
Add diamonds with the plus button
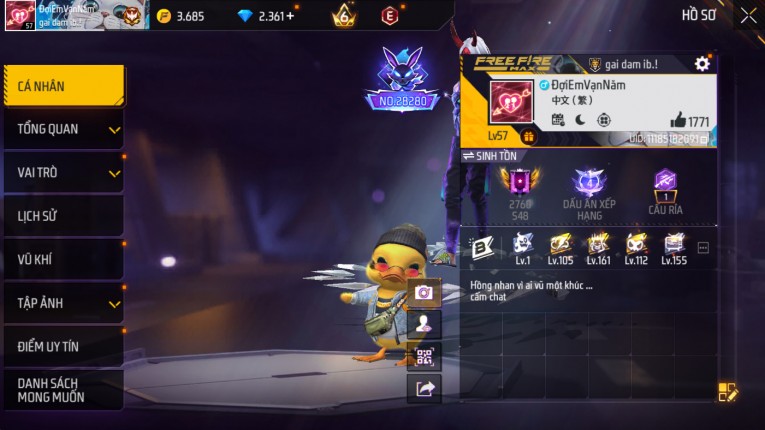pos(291,16)
